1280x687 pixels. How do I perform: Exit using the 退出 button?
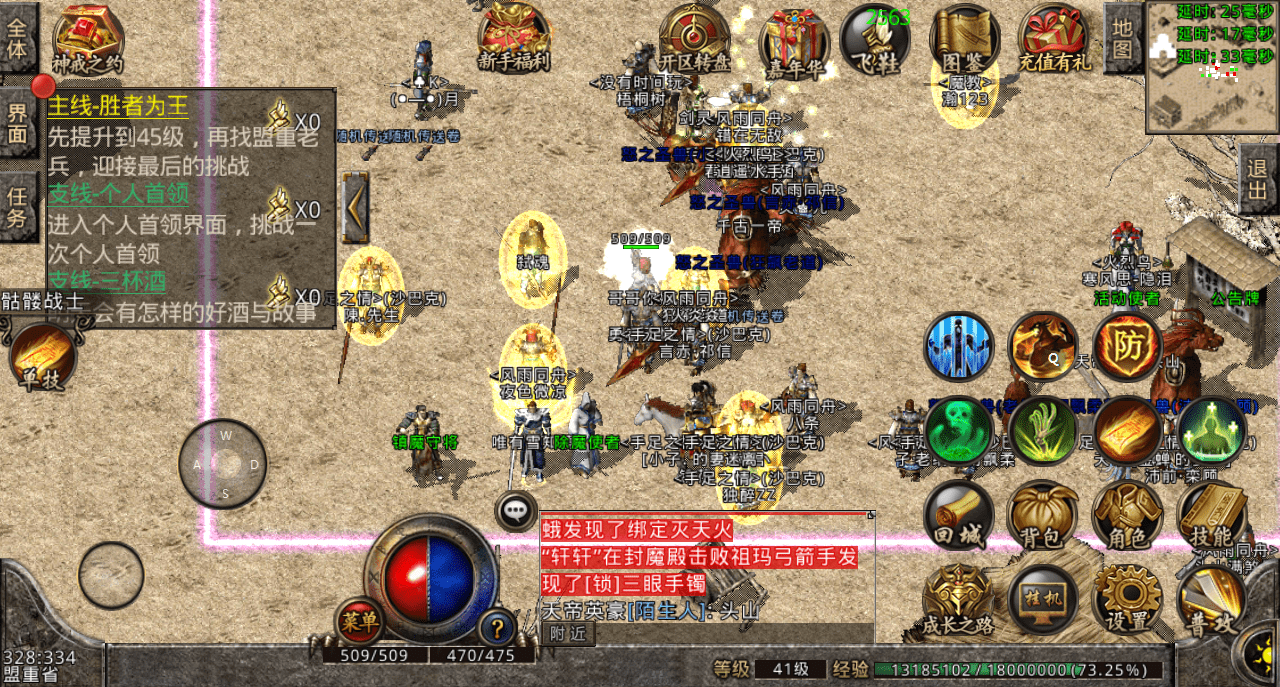[1259, 180]
